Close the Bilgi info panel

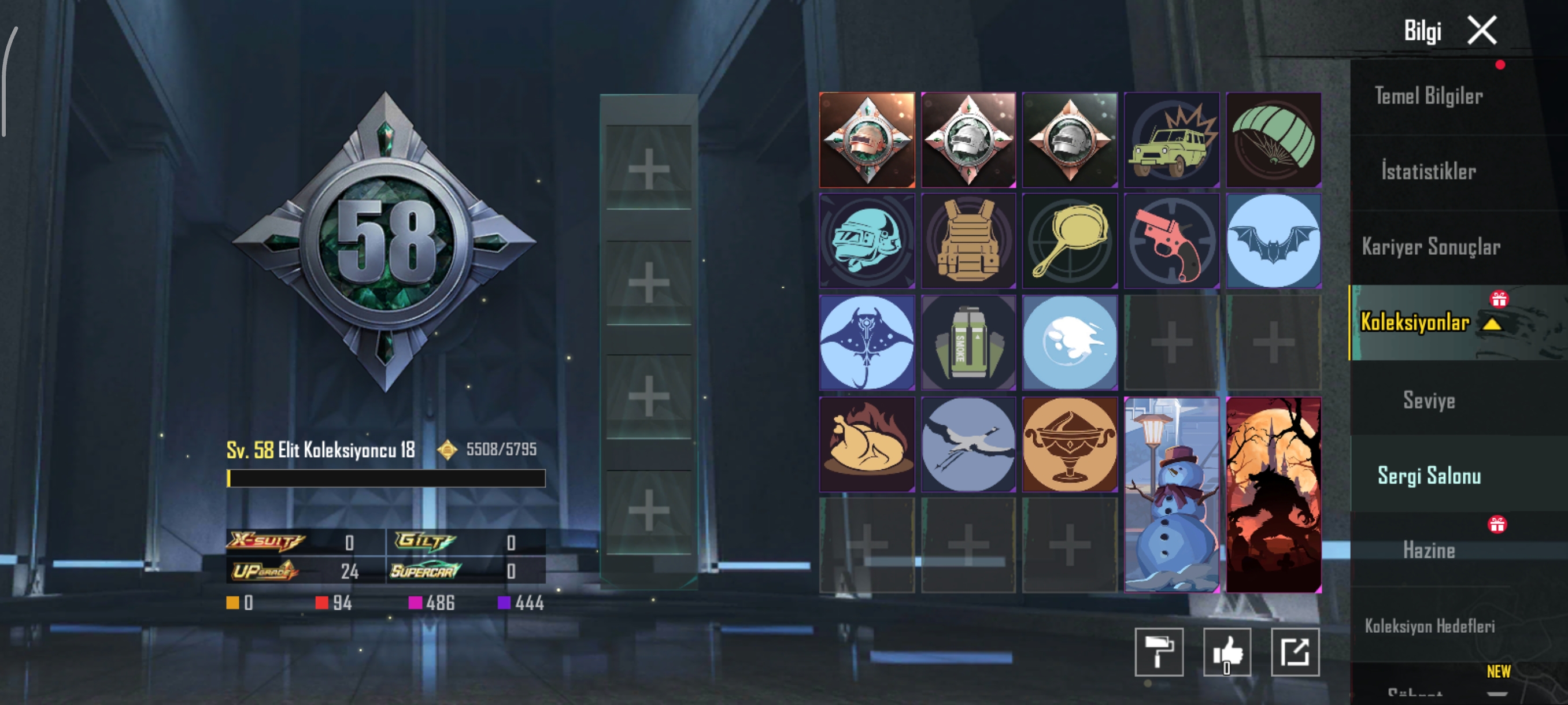click(x=1482, y=31)
